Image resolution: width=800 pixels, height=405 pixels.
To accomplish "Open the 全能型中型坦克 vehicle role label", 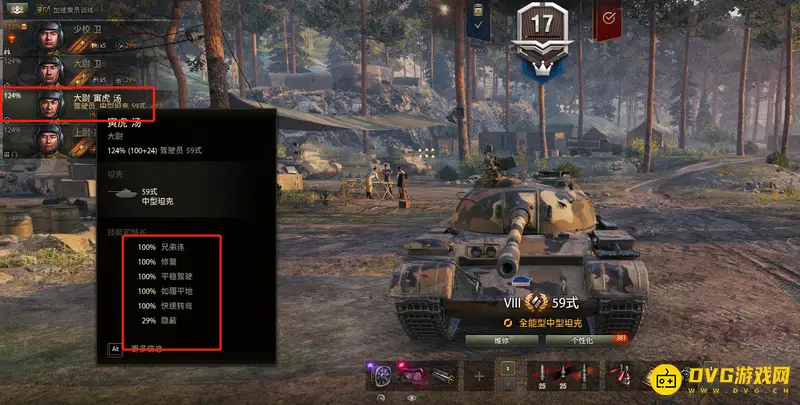I will 553,323.
